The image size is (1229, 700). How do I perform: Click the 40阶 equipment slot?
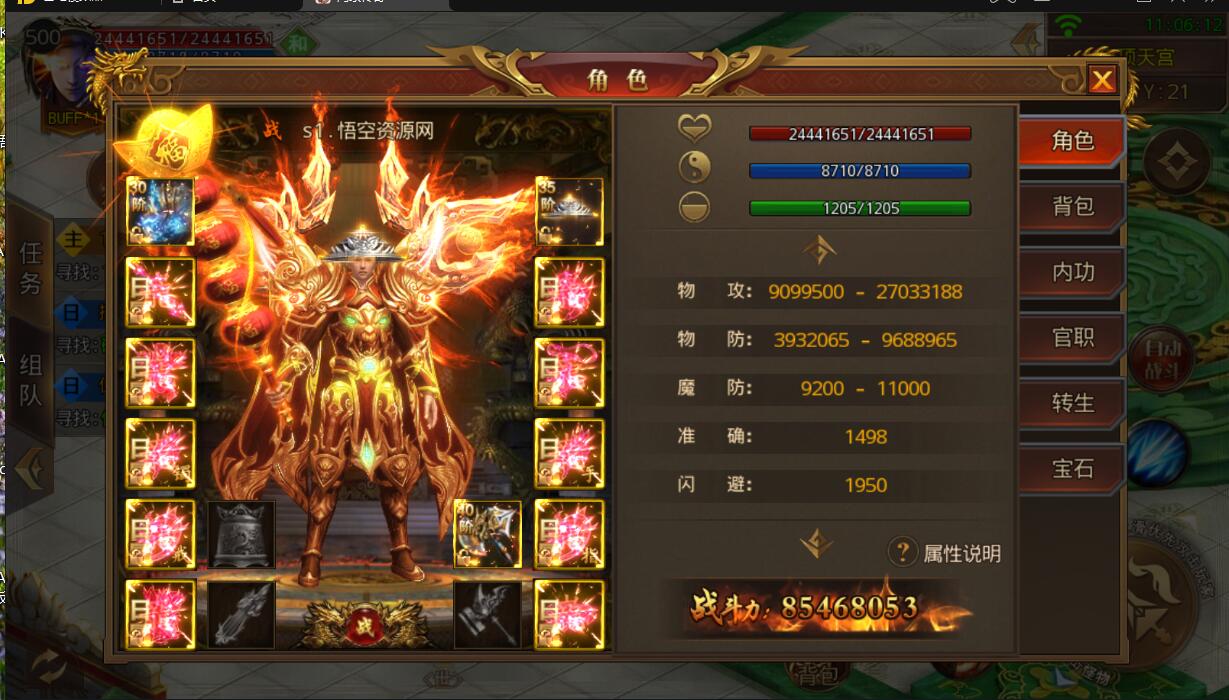click(488, 533)
